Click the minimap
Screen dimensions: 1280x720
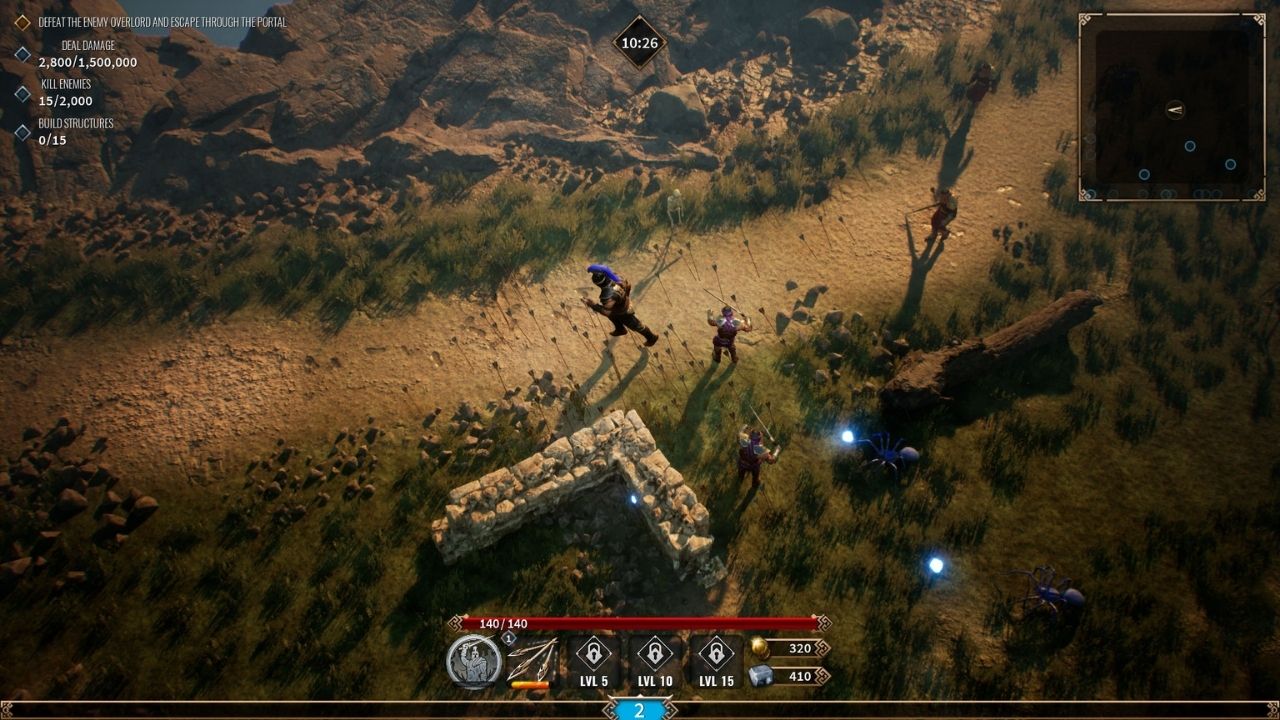coord(1172,107)
